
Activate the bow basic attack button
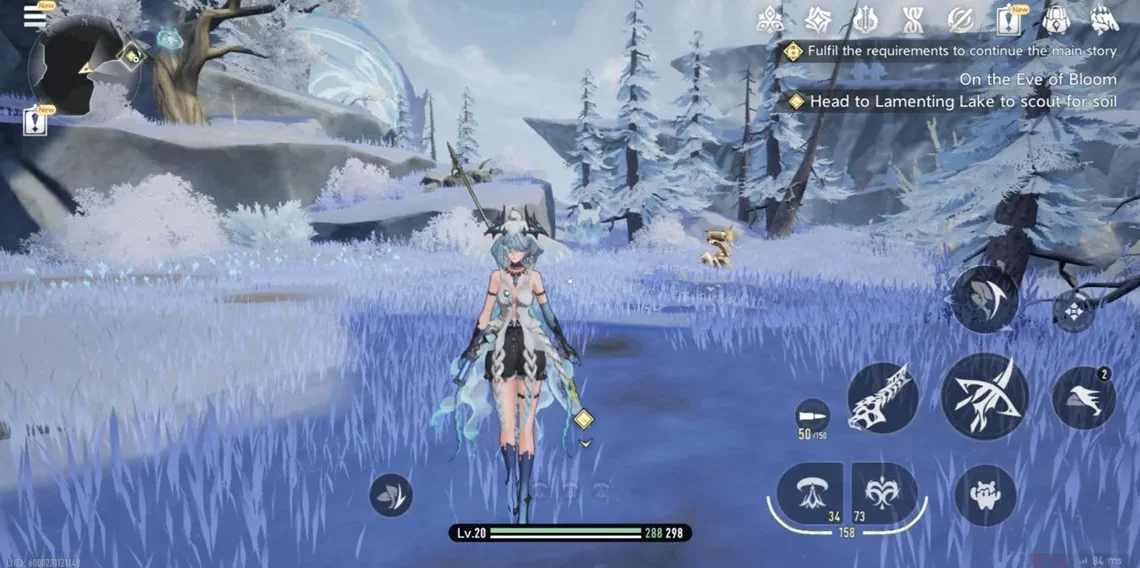pyautogui.click(x=983, y=396)
